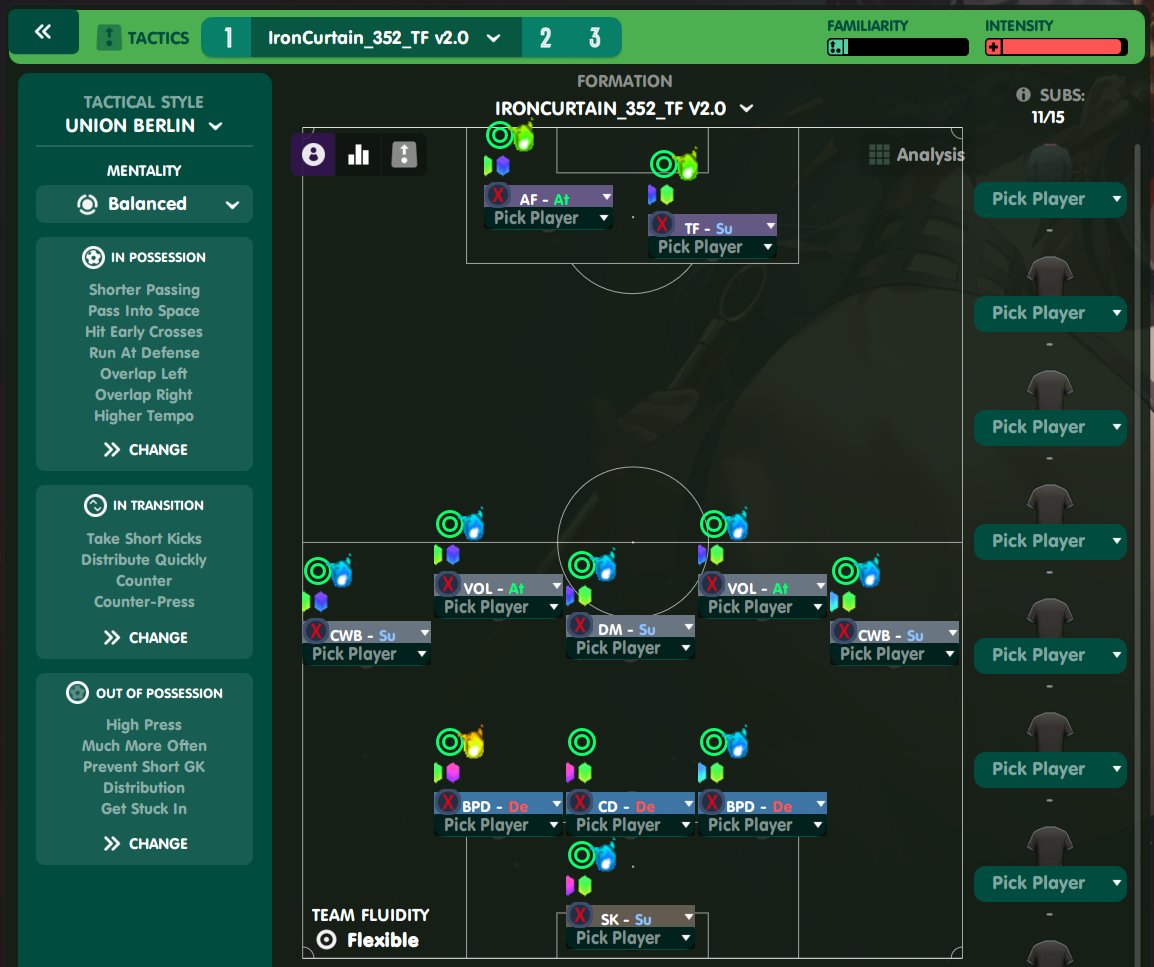Open the IronCurtain_352_TF v2.0 tactic dropdown
The image size is (1154, 967).
point(384,38)
